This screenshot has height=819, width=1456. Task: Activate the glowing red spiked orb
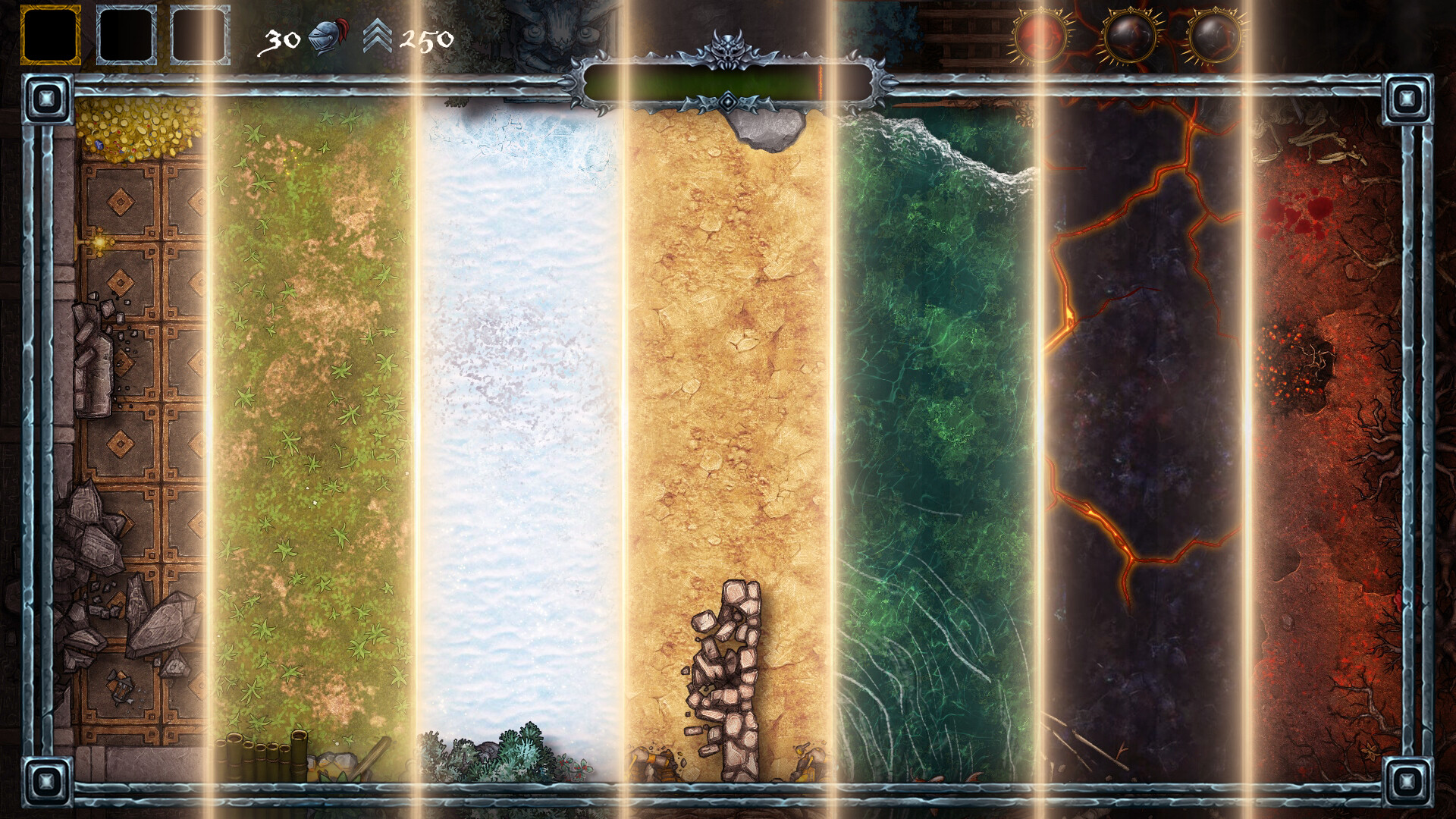1042,35
